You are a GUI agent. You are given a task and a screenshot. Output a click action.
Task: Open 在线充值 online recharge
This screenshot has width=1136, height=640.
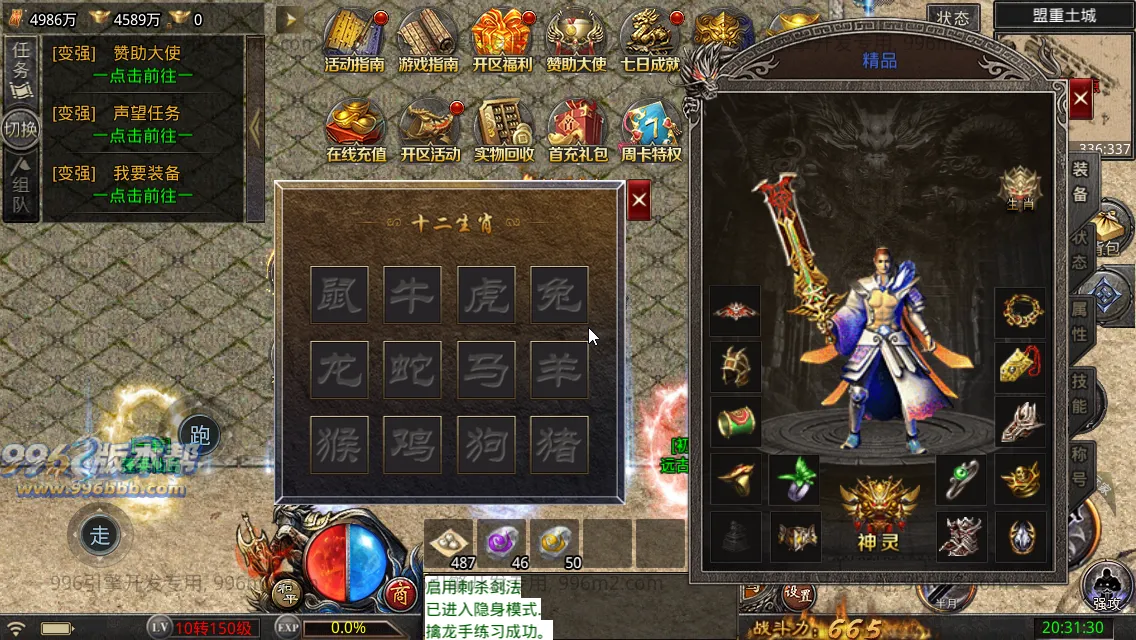click(x=356, y=130)
